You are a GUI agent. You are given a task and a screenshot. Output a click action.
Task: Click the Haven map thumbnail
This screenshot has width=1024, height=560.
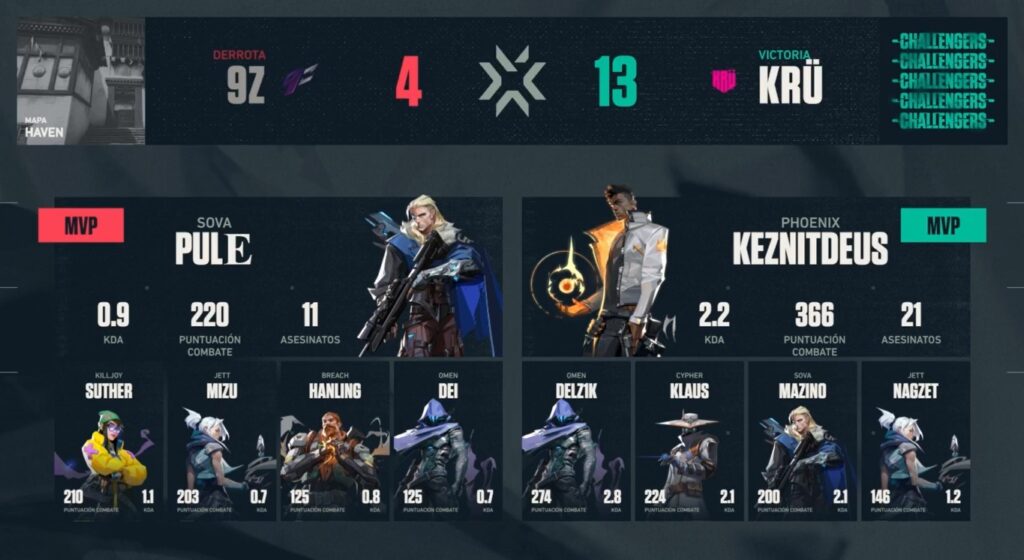(81, 82)
